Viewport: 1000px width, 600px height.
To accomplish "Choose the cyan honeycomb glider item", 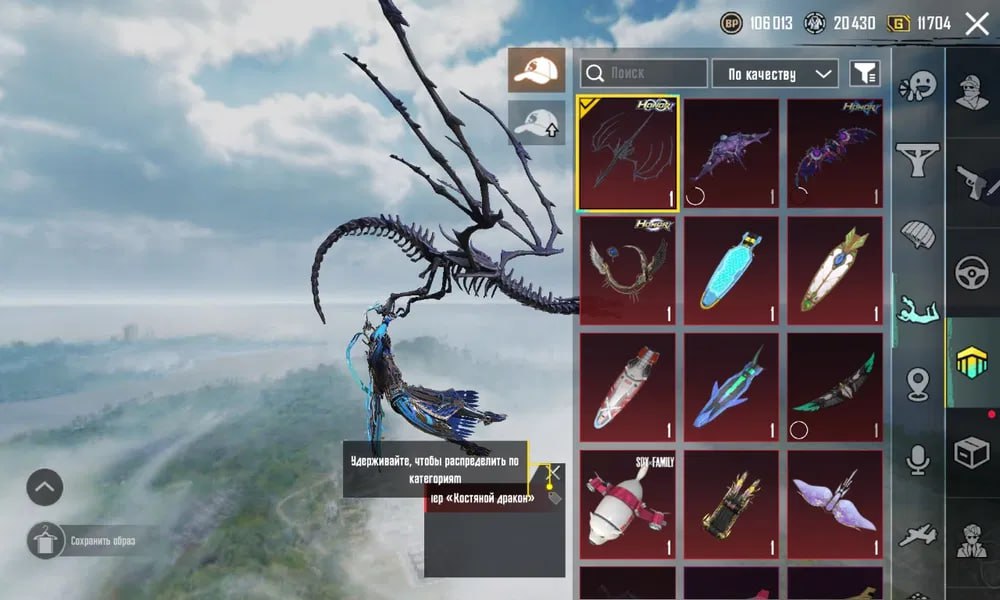I will [x=731, y=270].
